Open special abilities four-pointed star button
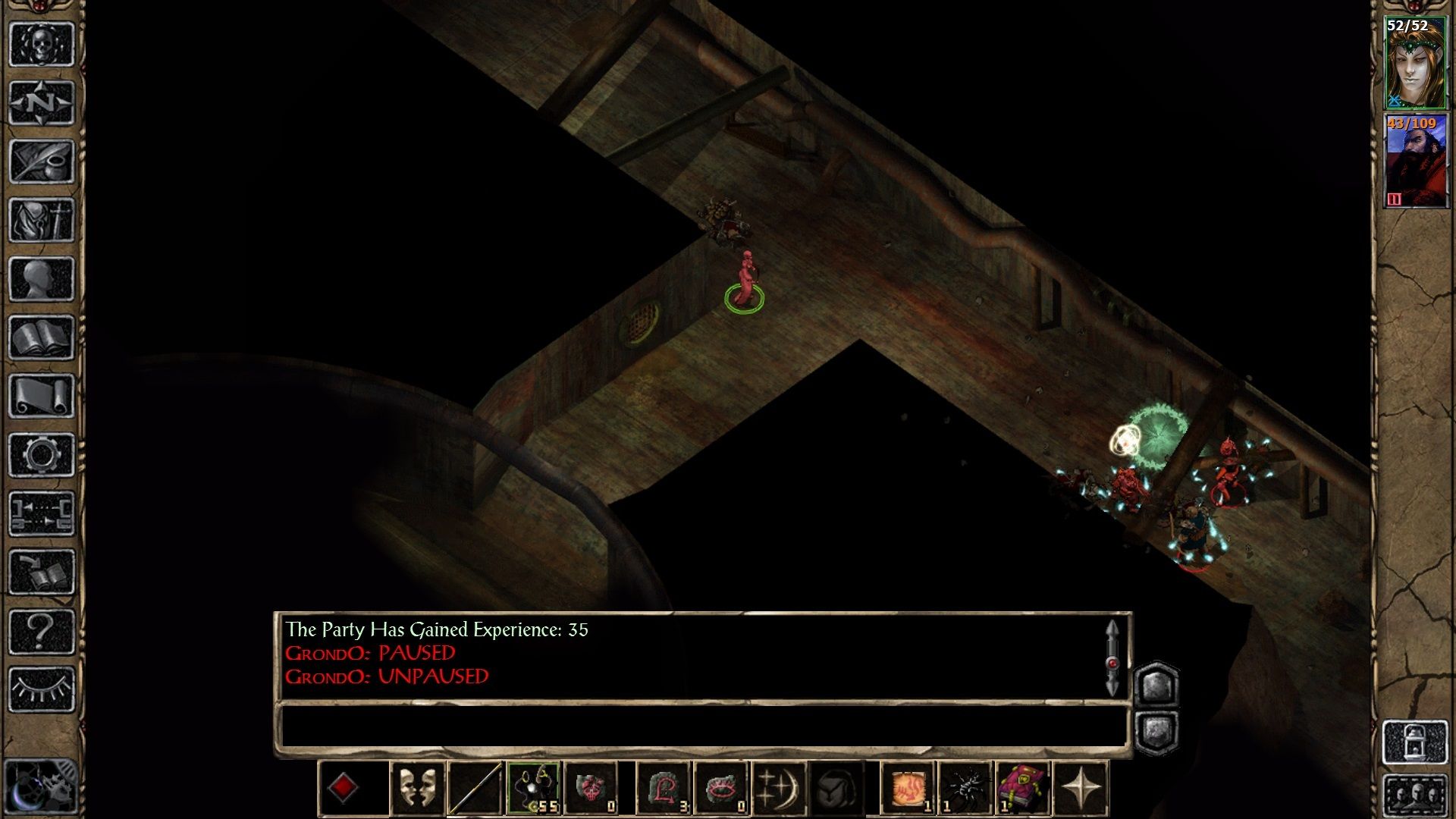Viewport: 1456px width, 819px height. (x=1081, y=789)
